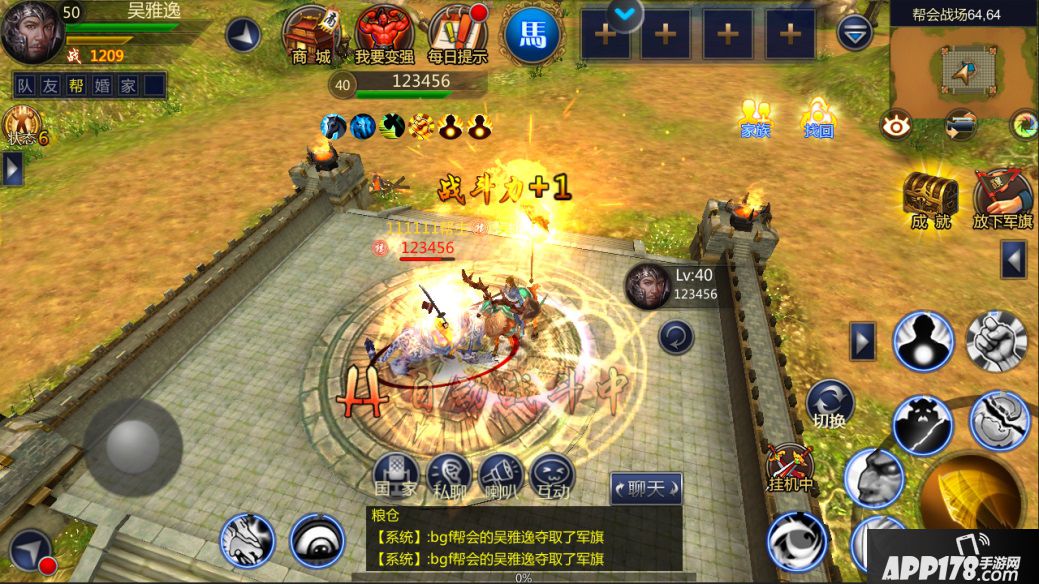Click 放下军旗 to drop the flag
The width and height of the screenshot is (1039, 584).
coord(1002,198)
